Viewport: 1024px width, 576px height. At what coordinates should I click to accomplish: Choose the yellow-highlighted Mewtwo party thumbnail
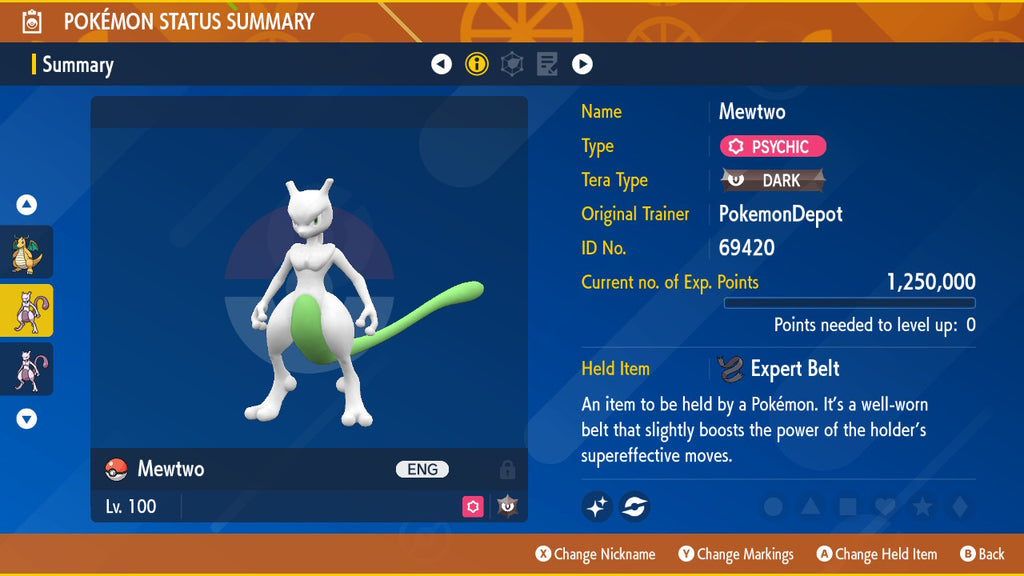coord(26,310)
